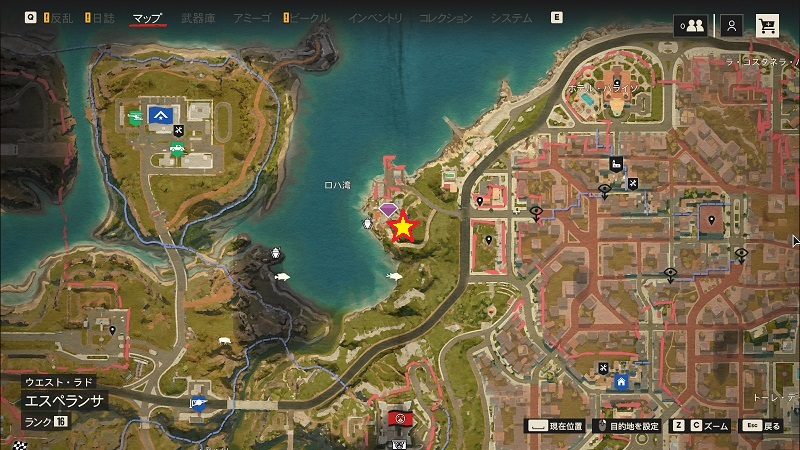Screen dimensions: 800x450
Task: Select the red-yellow star objective marker
Action: coord(402,228)
